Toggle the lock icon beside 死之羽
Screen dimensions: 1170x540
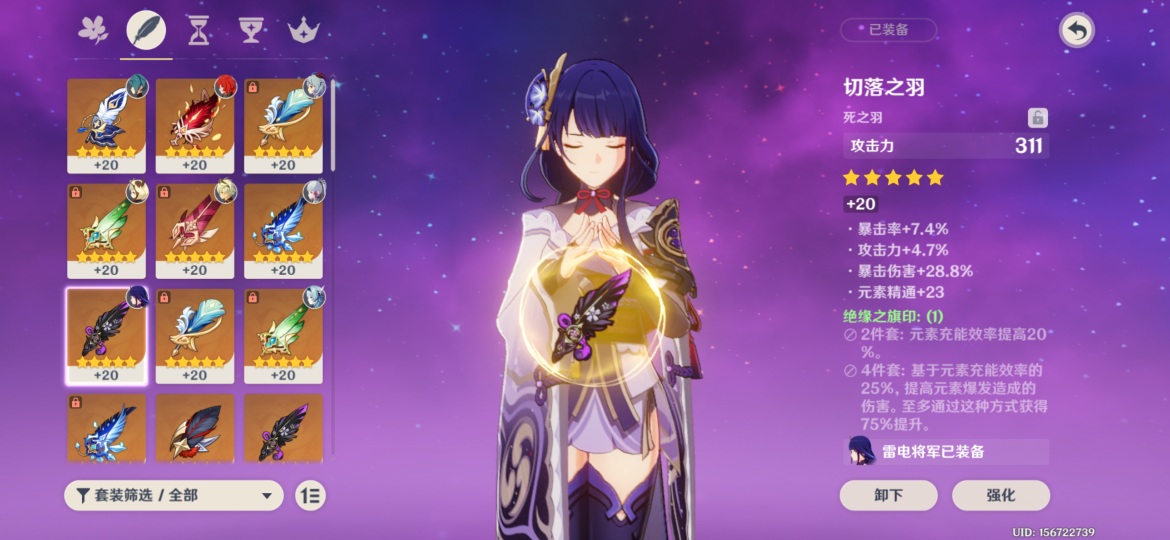(1038, 118)
